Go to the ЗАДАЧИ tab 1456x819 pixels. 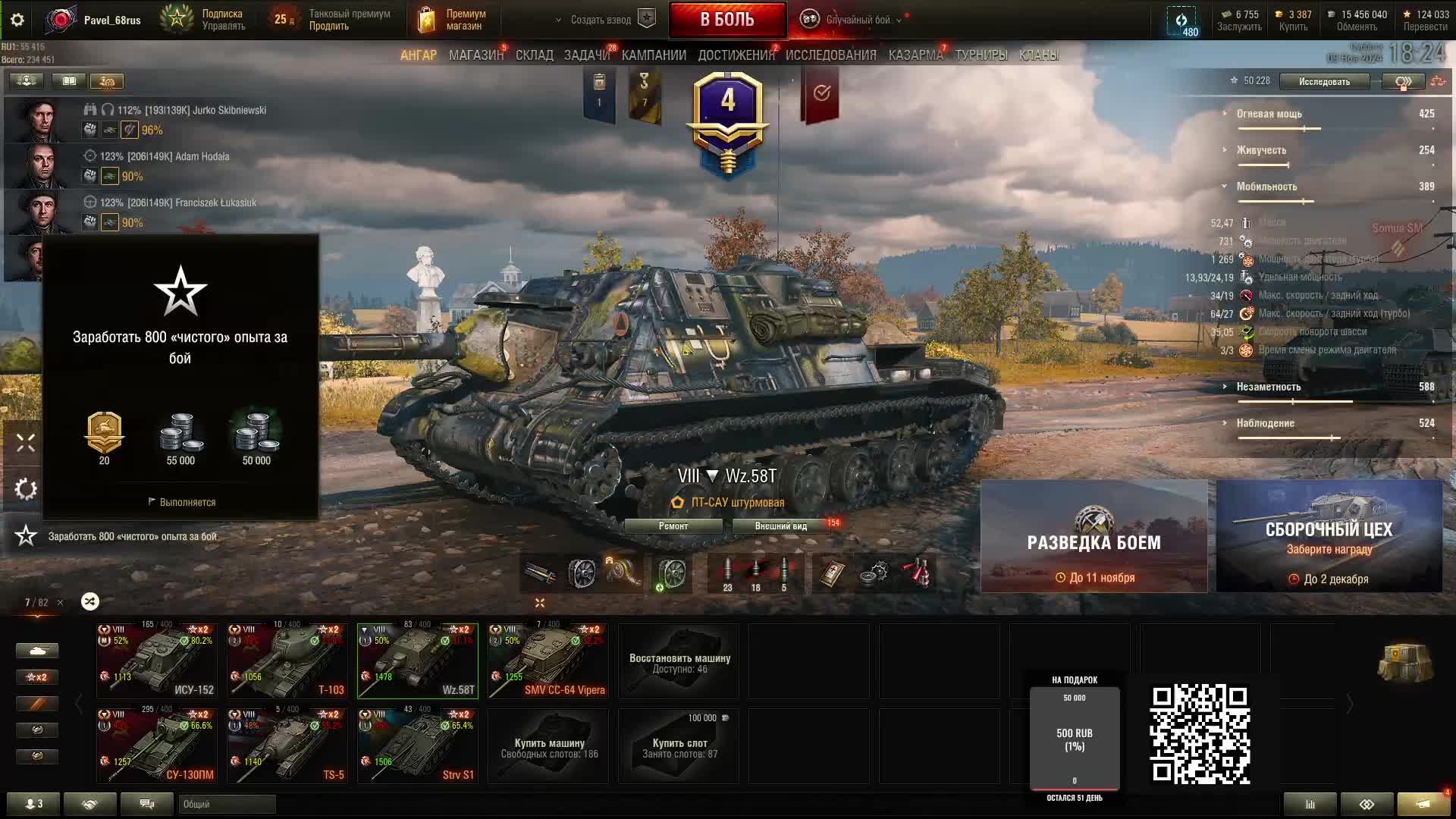click(586, 55)
